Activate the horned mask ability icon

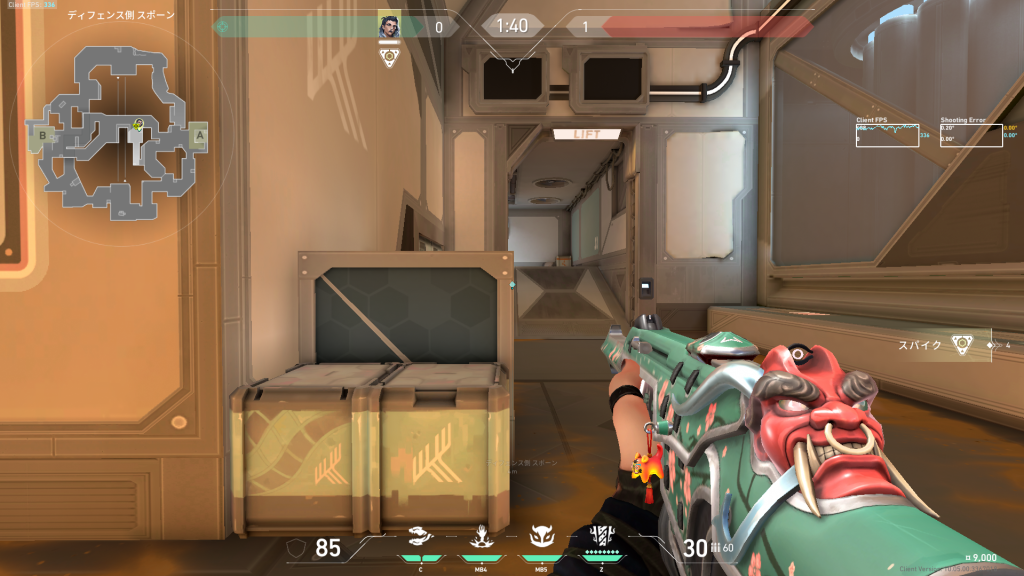pos(541,536)
